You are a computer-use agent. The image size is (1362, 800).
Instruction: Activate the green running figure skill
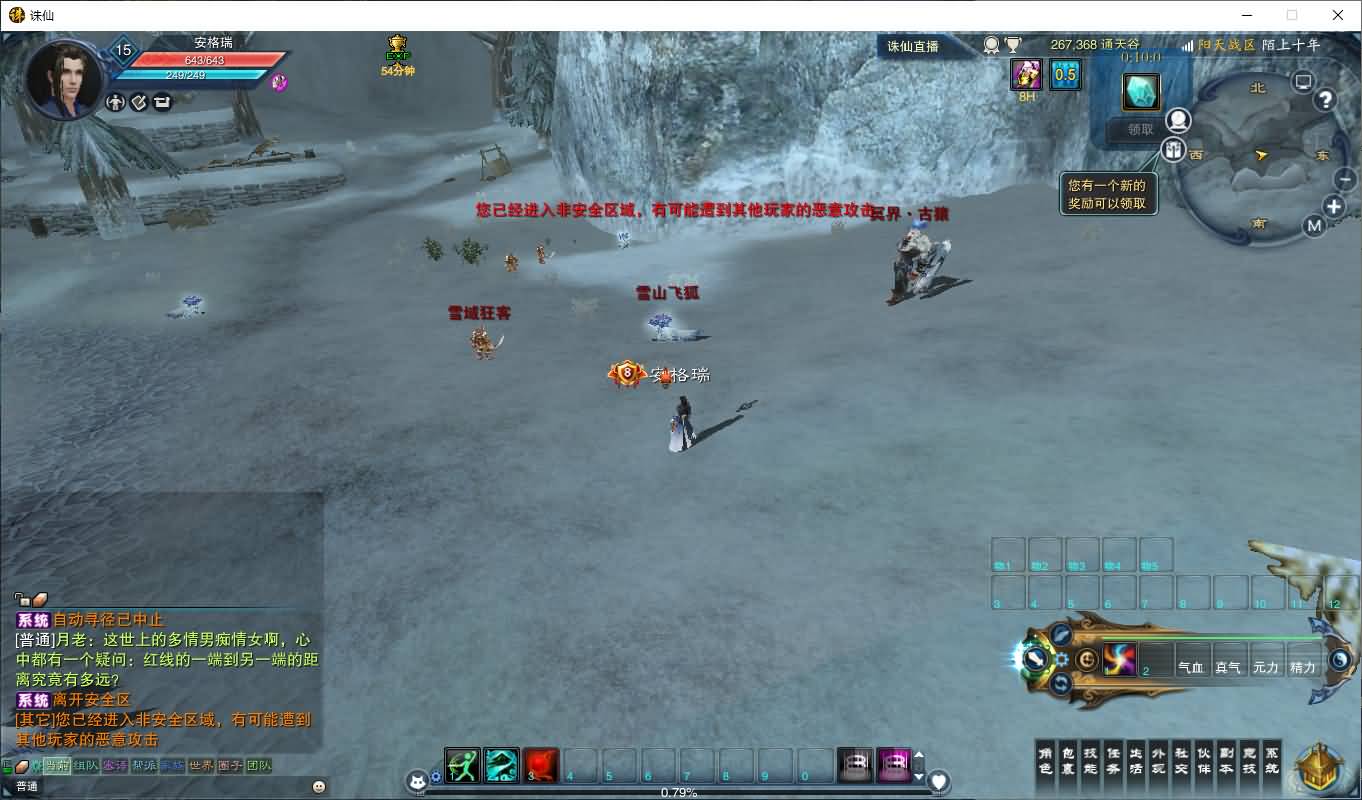(462, 766)
